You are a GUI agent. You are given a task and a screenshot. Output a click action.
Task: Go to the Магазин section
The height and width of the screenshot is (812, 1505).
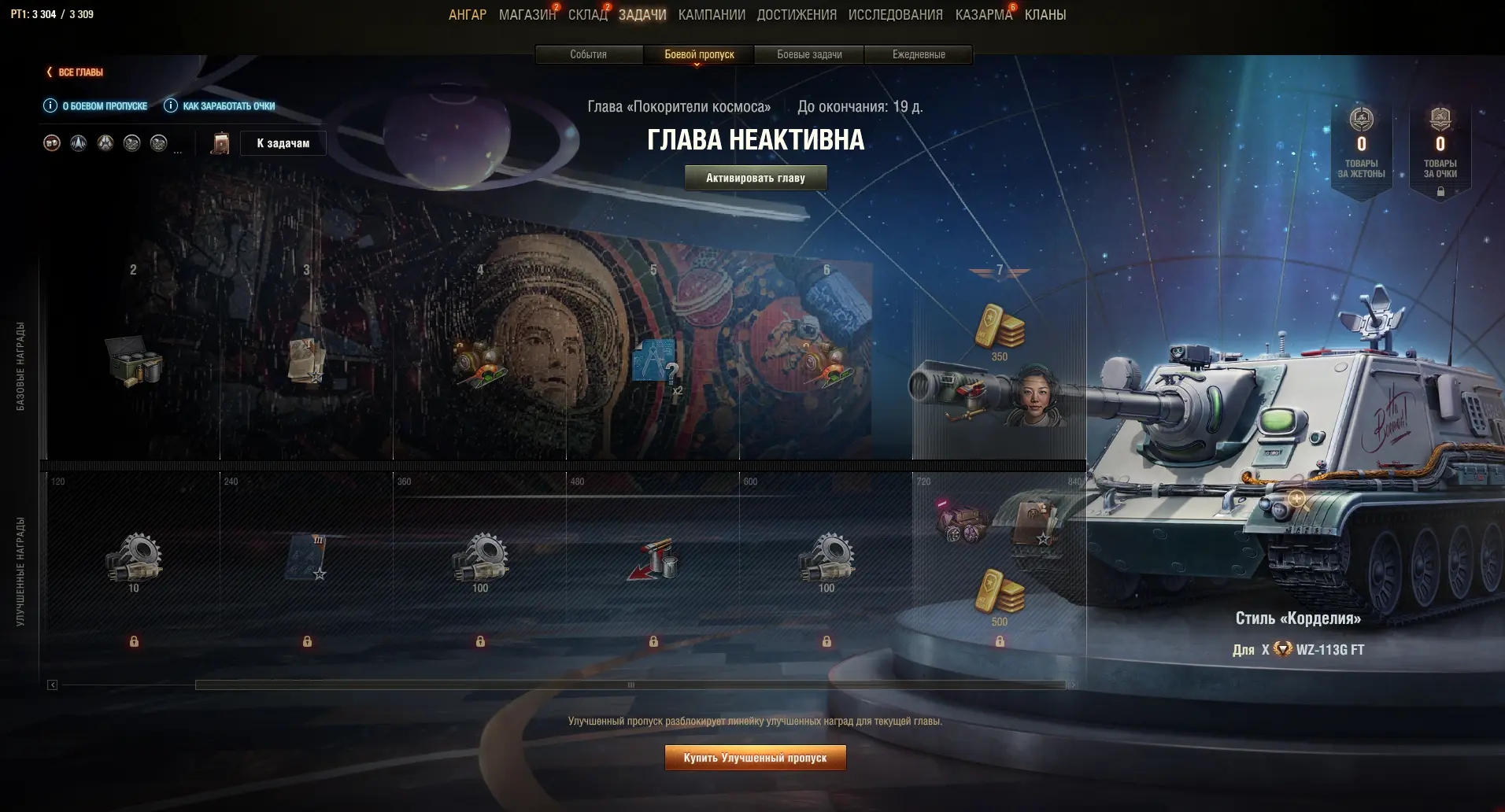tap(527, 15)
